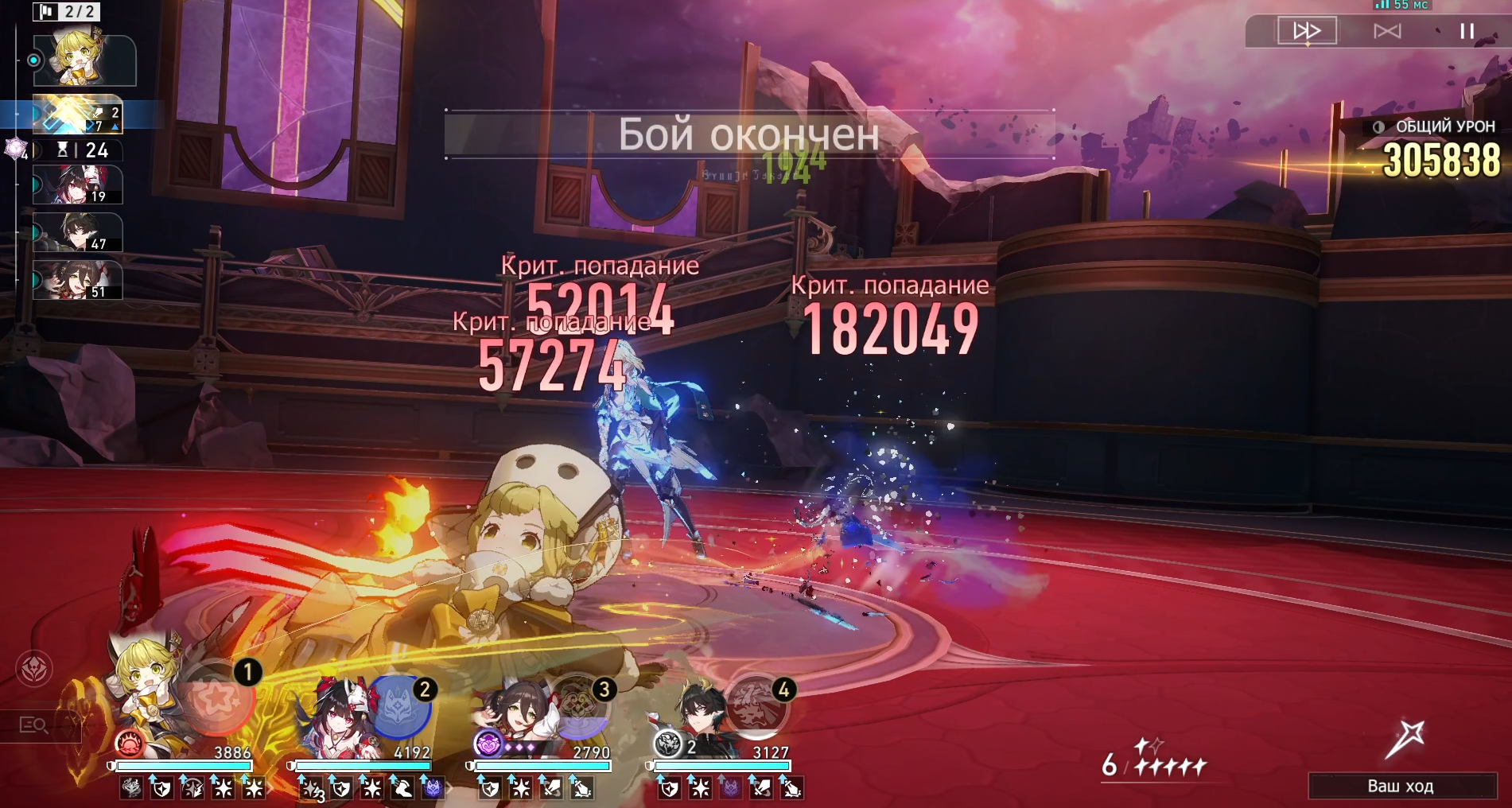Select Dan Heng's turn order card marked 47
This screenshot has width=1512, height=808.
click(77, 233)
